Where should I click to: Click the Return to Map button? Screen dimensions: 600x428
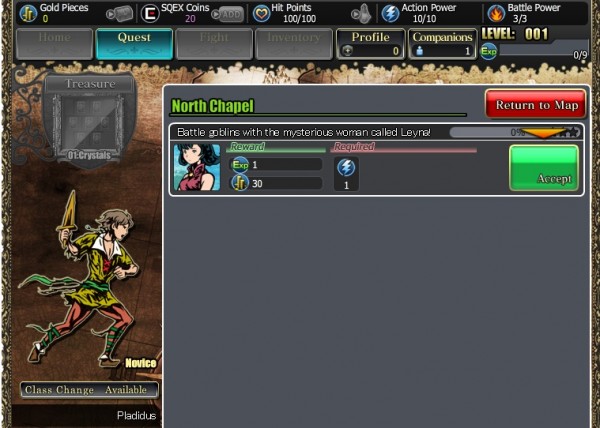tap(536, 105)
